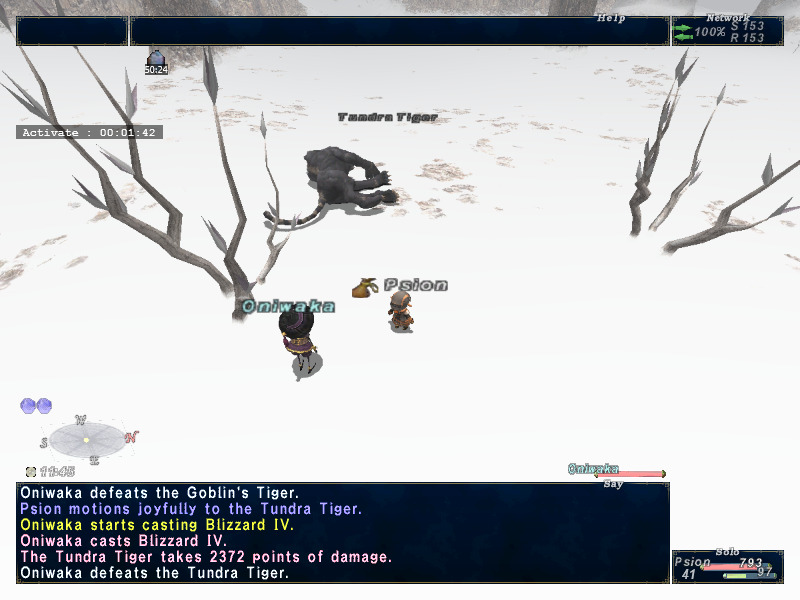The image size is (800, 600).
Task: Click the Say chat mode label
Action: point(613,484)
